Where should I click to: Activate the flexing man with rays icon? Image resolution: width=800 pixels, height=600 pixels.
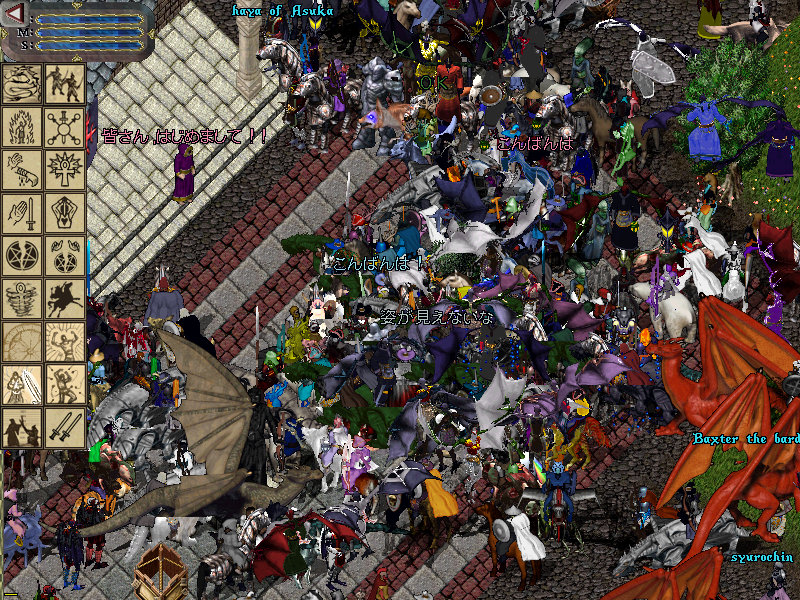click(x=65, y=342)
